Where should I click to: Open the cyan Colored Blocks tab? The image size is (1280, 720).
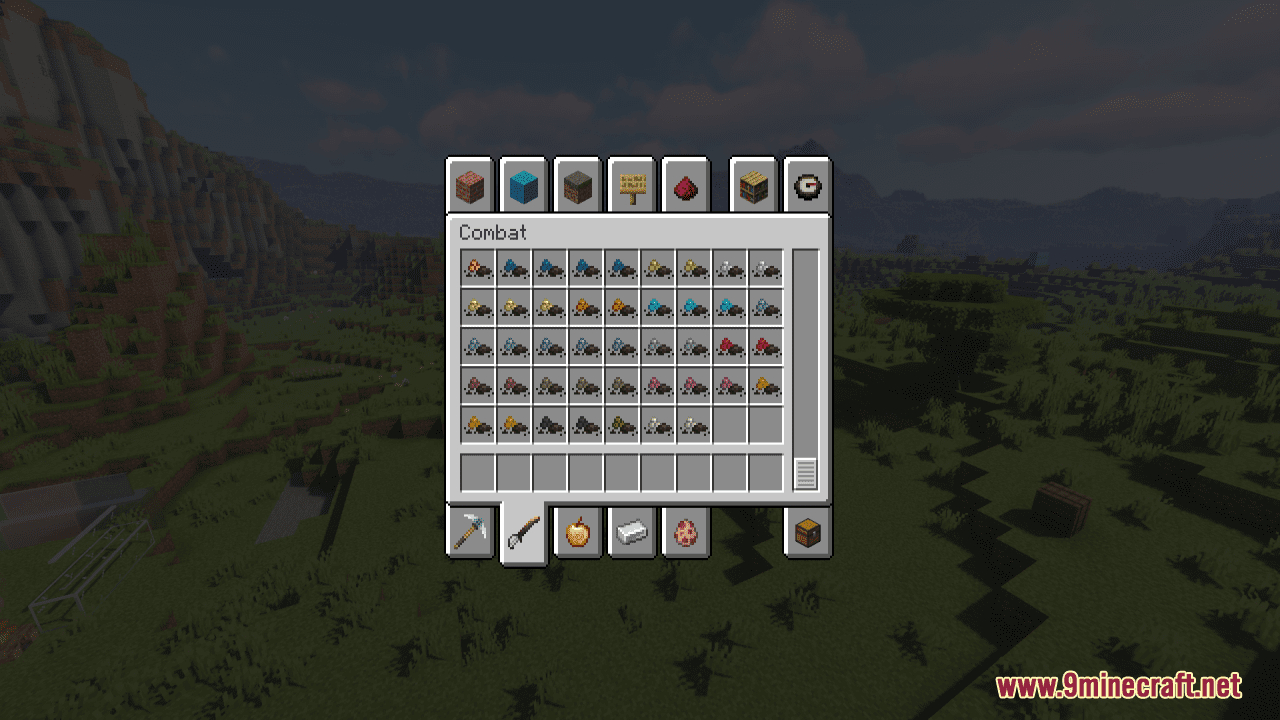click(523, 185)
